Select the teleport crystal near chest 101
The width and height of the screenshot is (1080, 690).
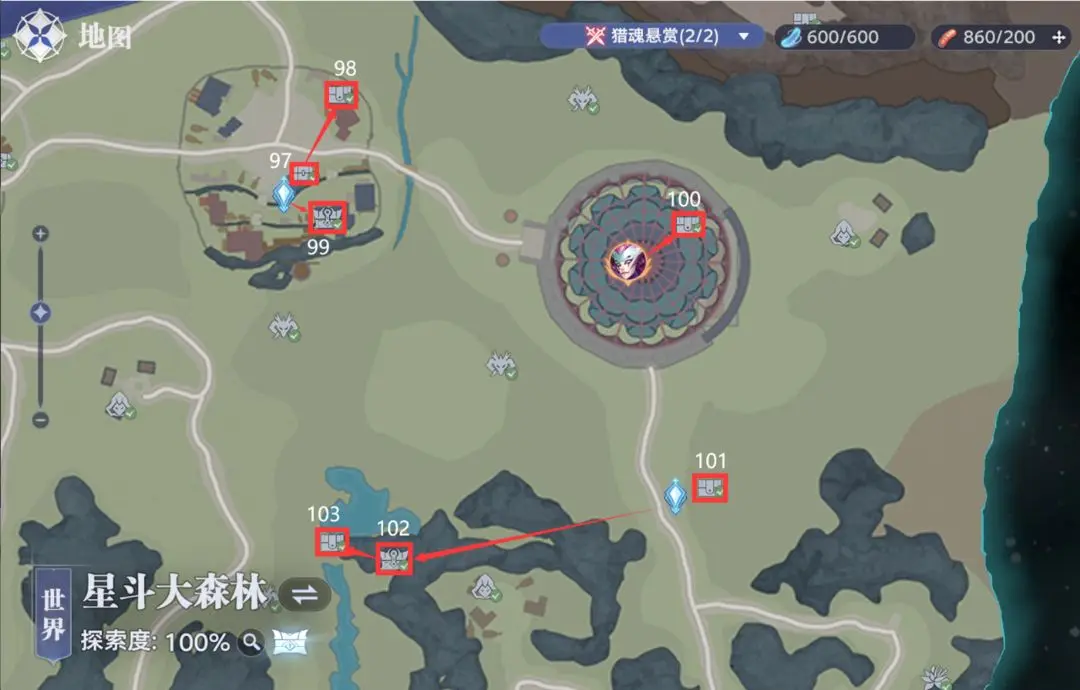click(x=676, y=496)
